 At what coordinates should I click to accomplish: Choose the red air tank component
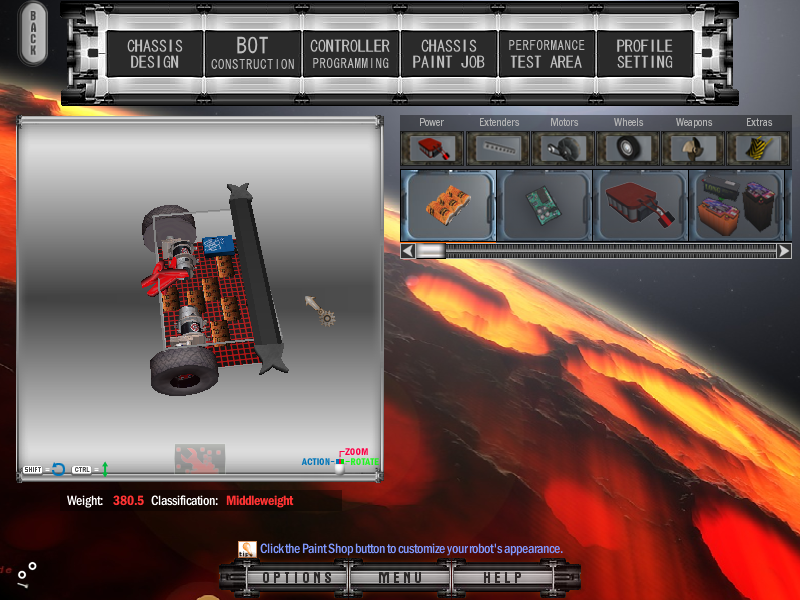pos(641,205)
